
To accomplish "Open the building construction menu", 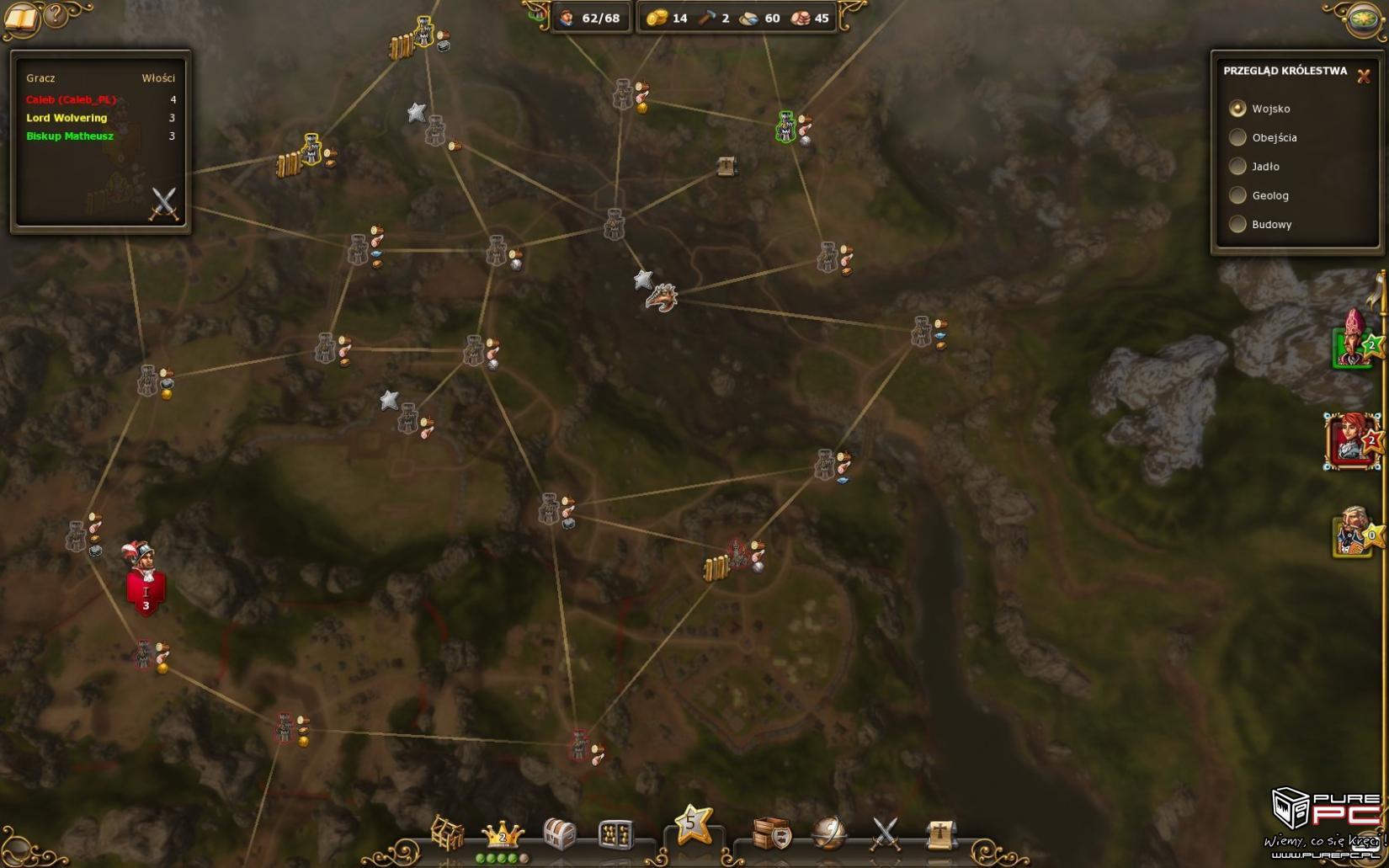I will click(x=447, y=833).
